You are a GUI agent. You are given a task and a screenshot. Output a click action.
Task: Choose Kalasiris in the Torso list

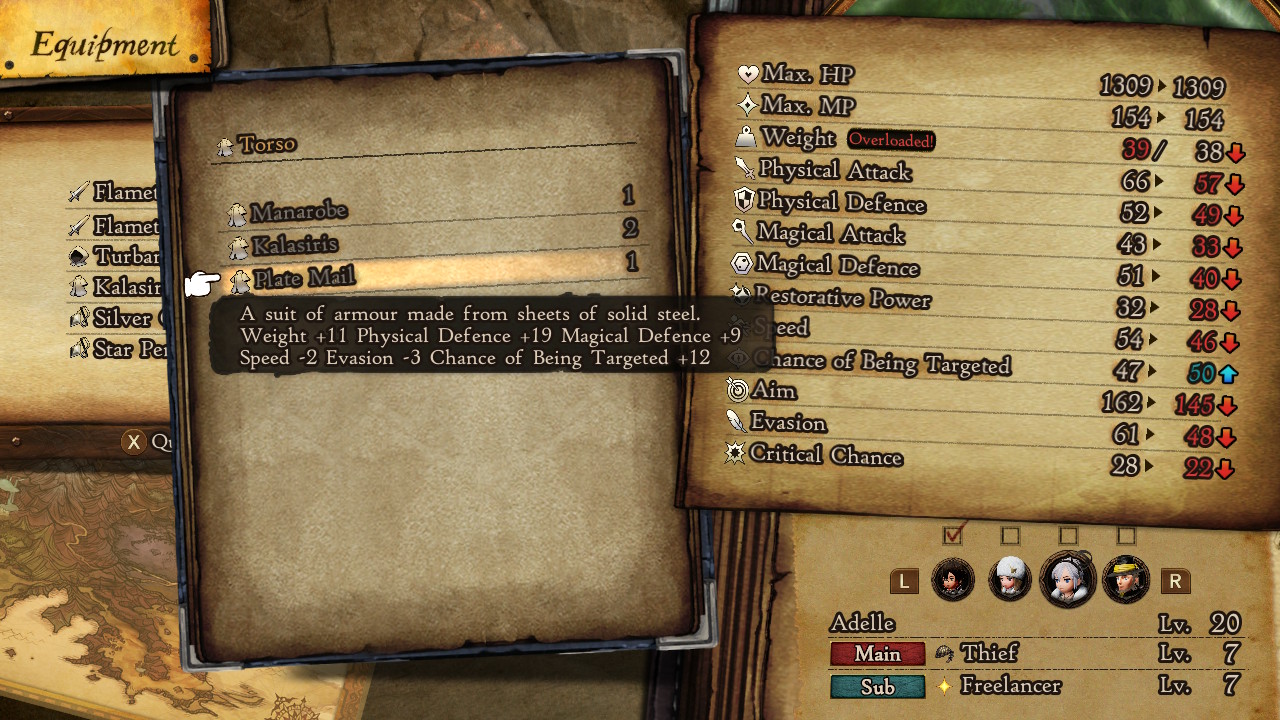pos(294,245)
